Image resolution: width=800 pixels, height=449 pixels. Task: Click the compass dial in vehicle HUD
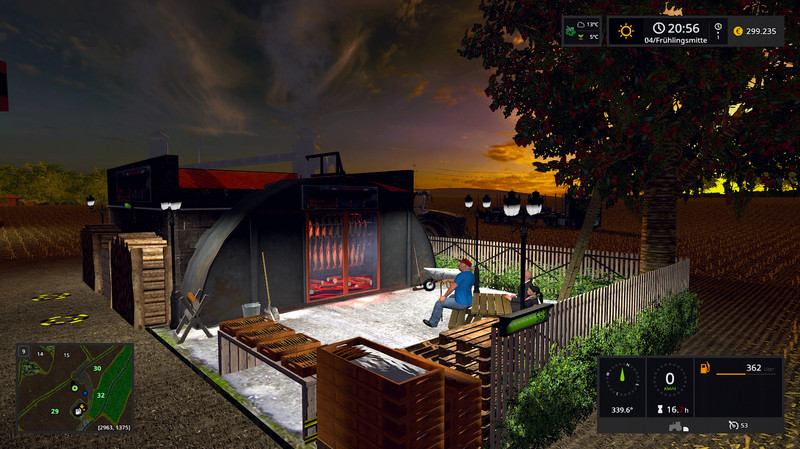click(627, 378)
